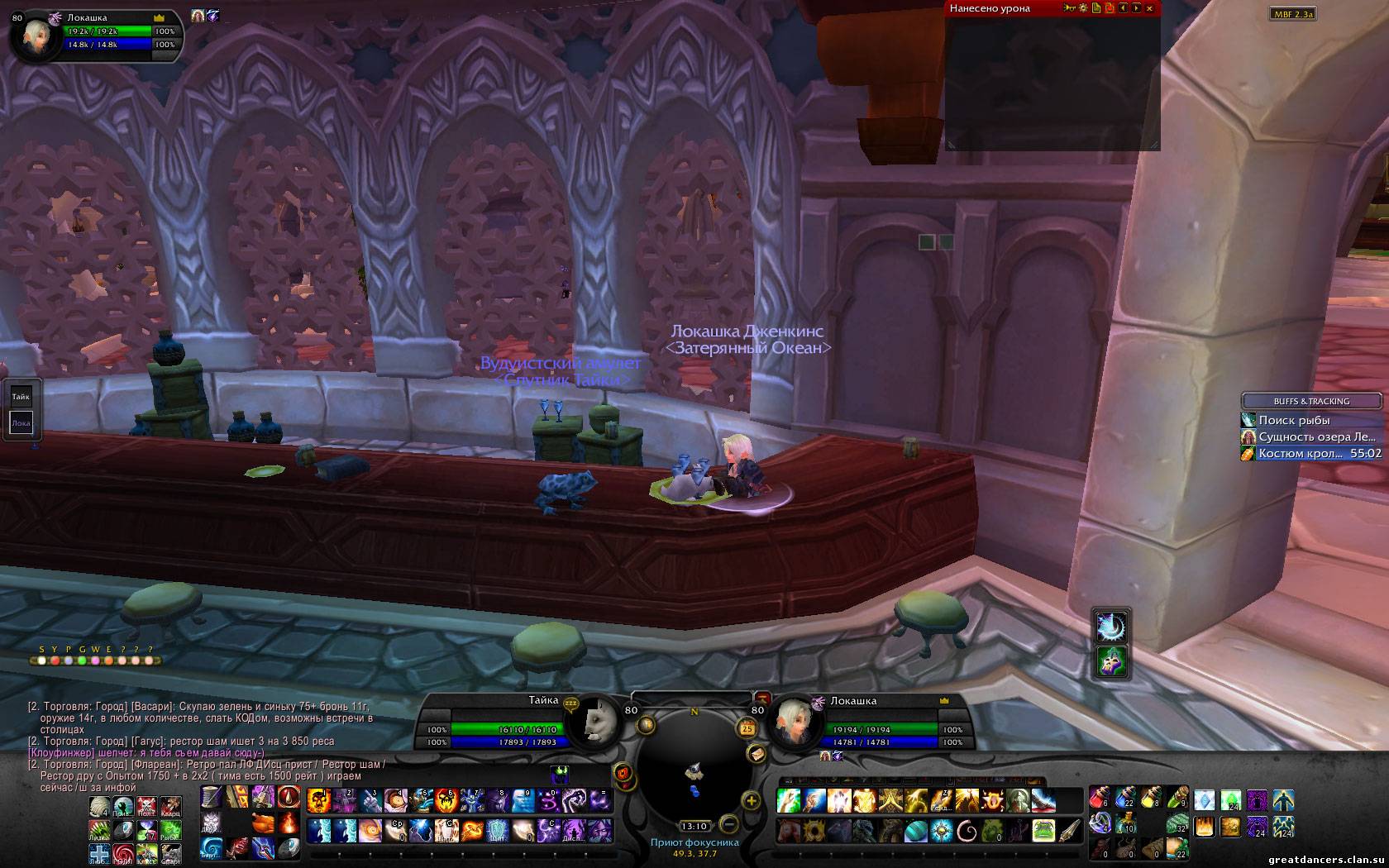Activate the blue cross ability icon
The image size is (1389, 868).
tap(100, 852)
